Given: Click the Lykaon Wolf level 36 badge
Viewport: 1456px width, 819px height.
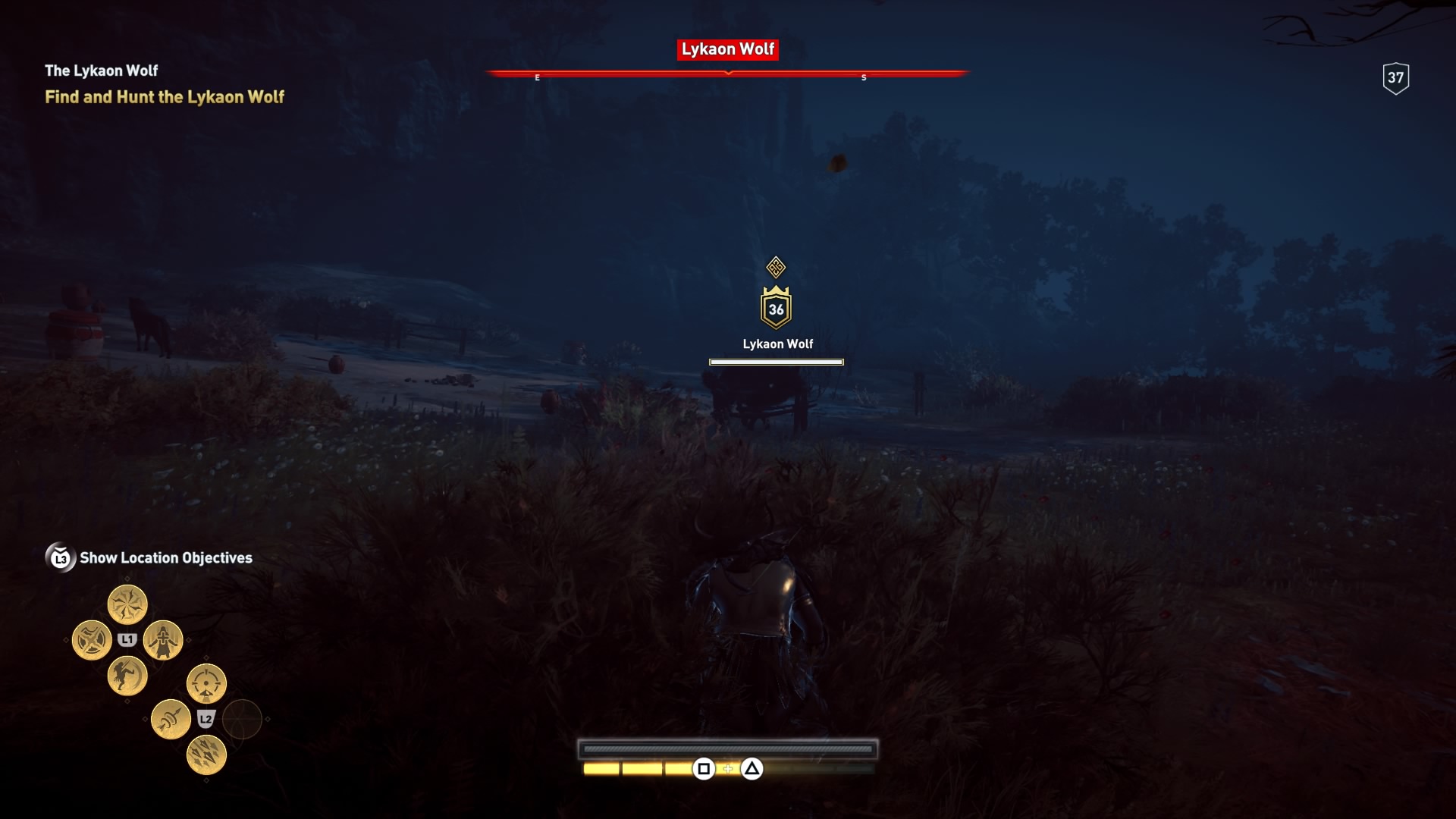Looking at the screenshot, I should 777,306.
